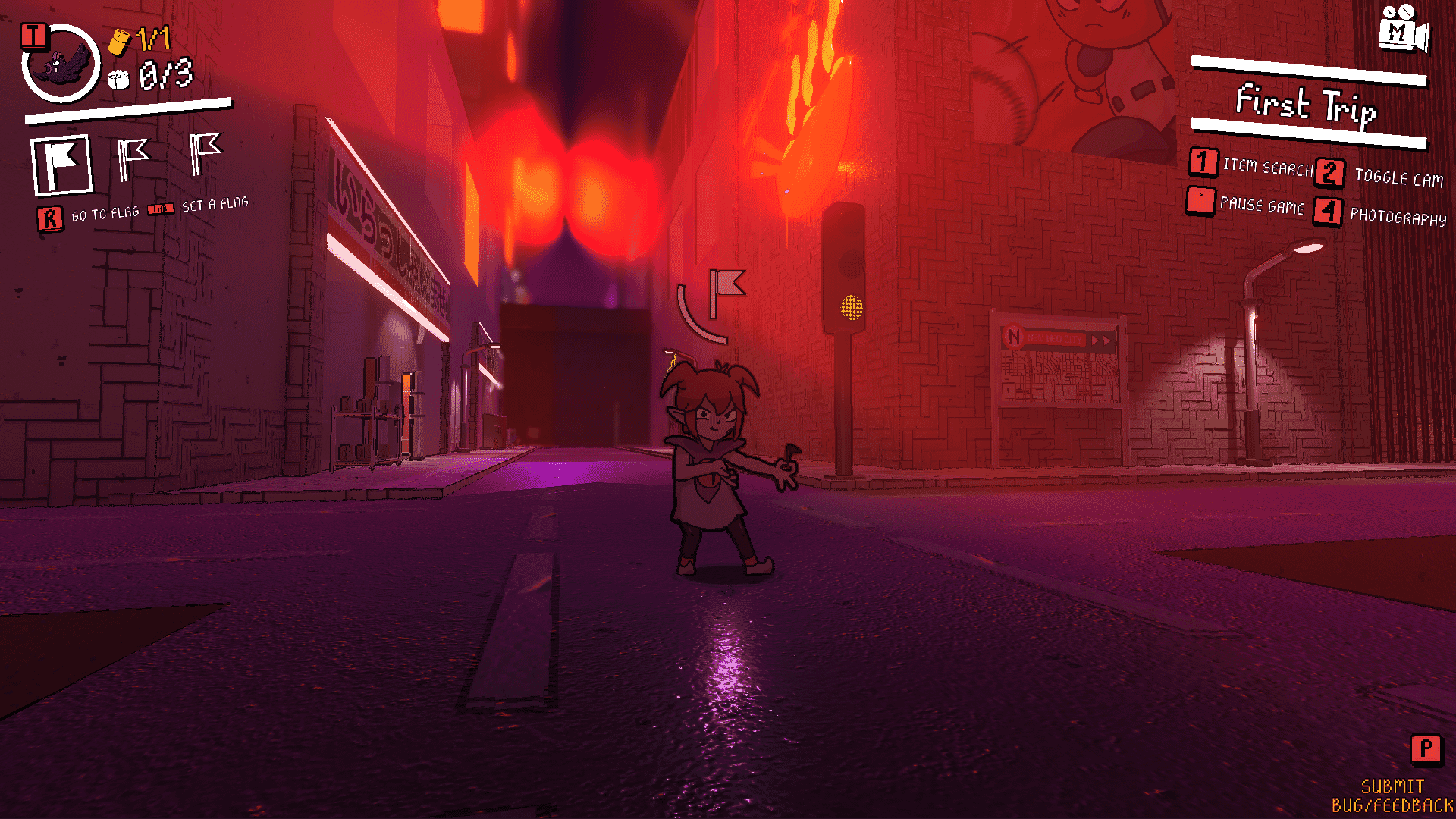Select the second flag slot
Screen dimensions: 1456x819
[133, 154]
